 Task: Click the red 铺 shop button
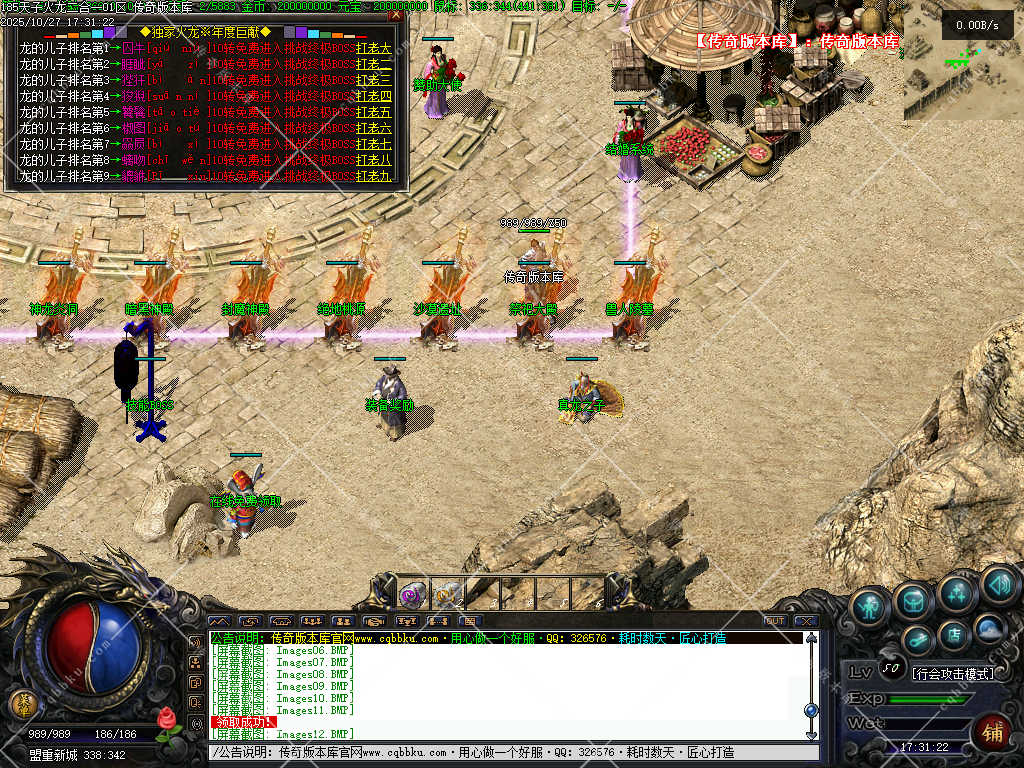point(992,733)
